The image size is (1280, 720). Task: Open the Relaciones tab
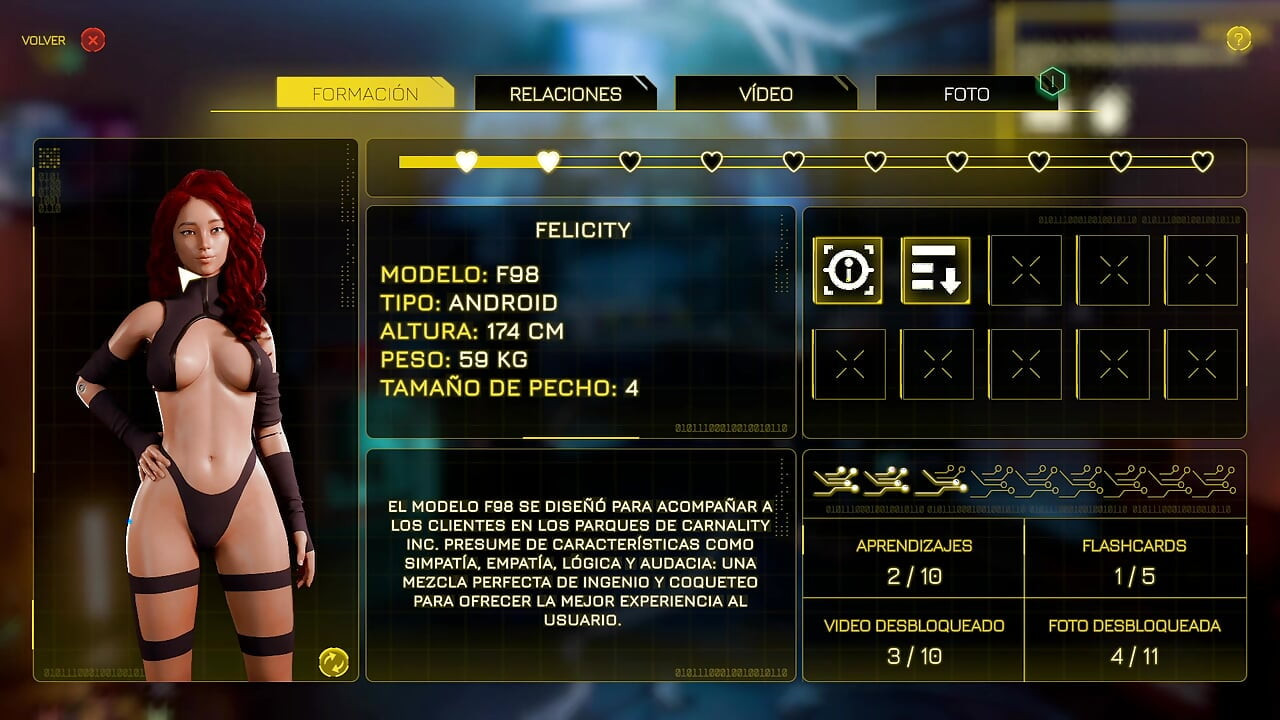(565, 94)
